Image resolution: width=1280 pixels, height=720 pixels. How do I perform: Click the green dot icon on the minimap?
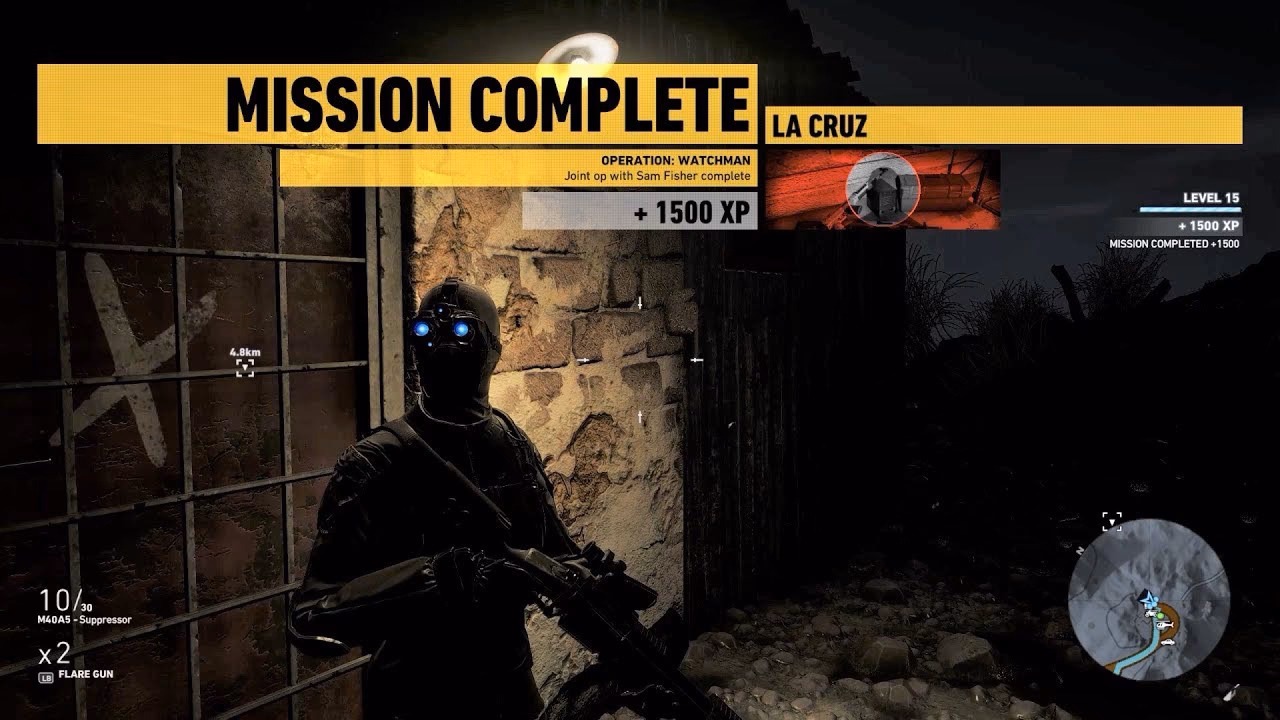coord(1161,615)
